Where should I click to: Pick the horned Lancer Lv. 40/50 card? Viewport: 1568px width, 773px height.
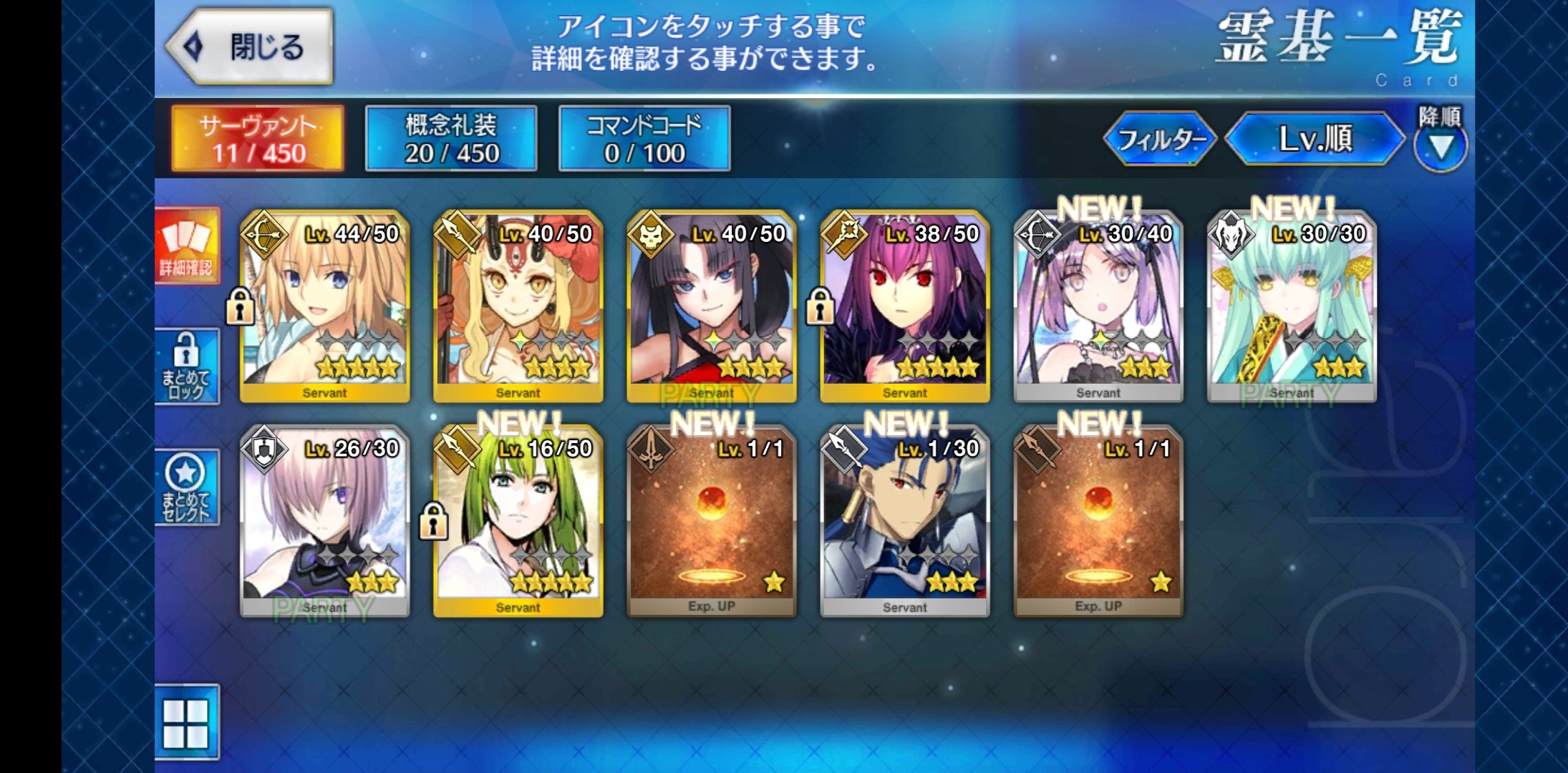(518, 306)
